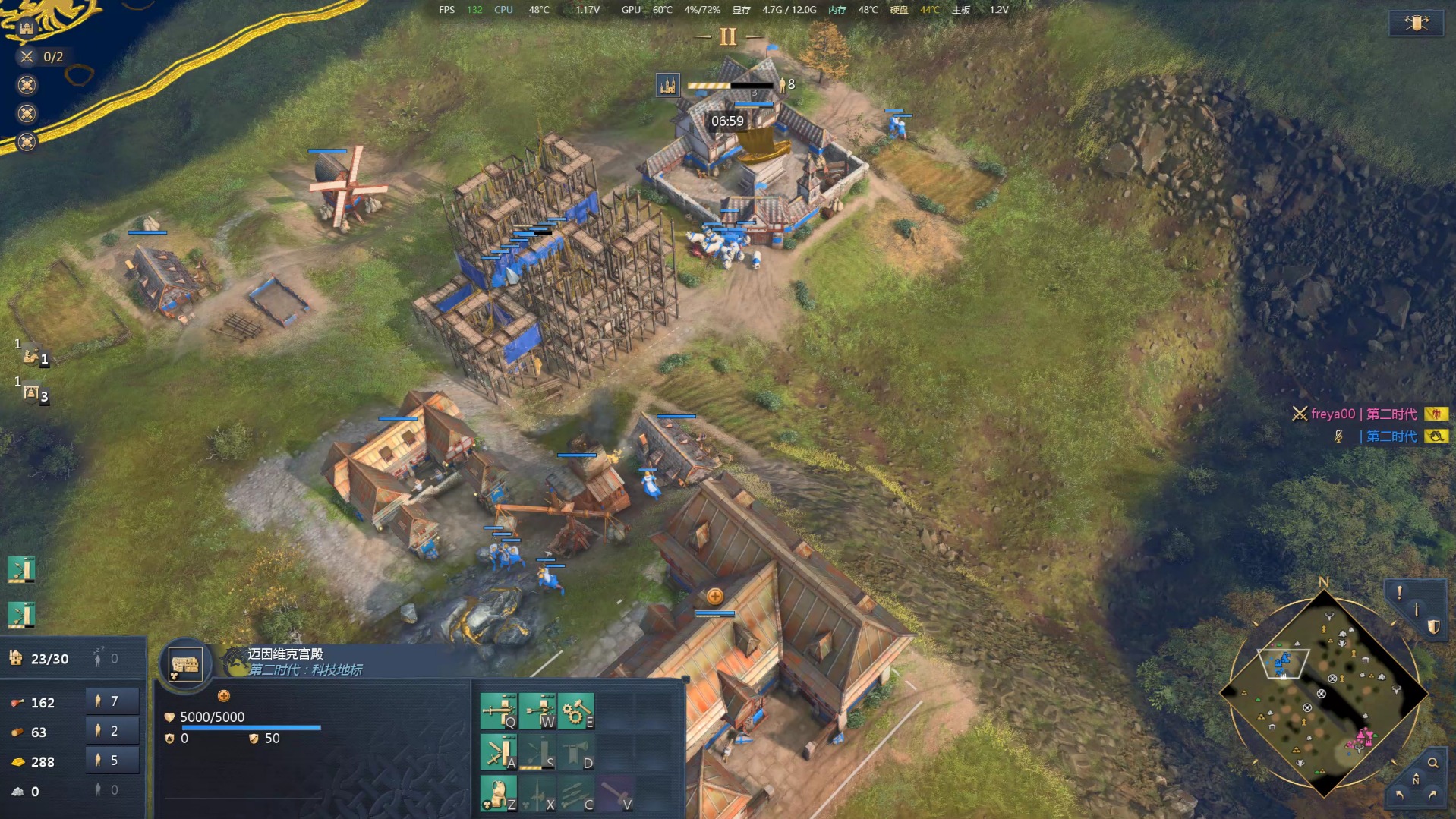The height and width of the screenshot is (819, 1456).
Task: Select control group 1 scout icon
Action: point(32,355)
